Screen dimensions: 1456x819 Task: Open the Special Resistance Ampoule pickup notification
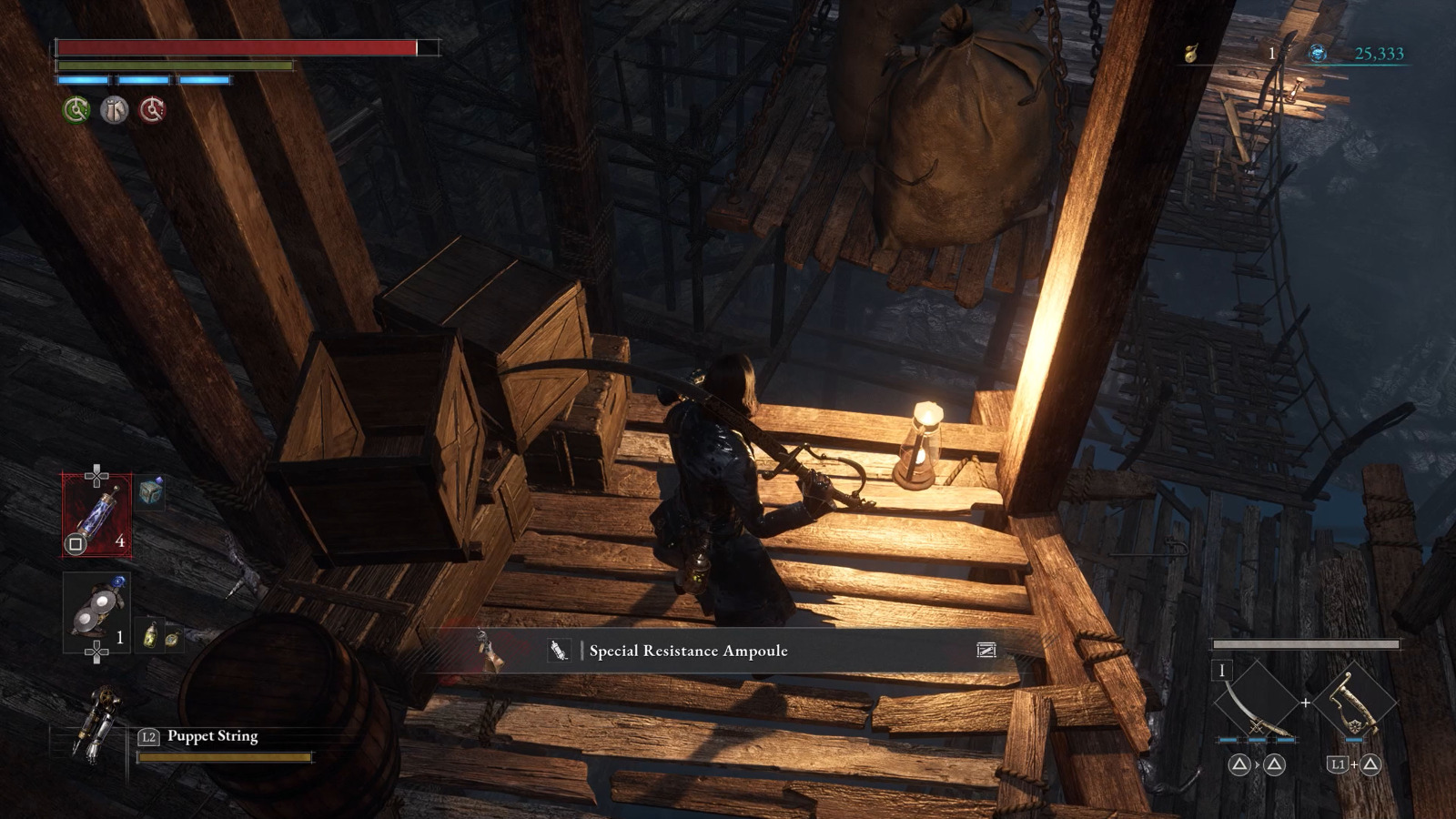pos(688,651)
